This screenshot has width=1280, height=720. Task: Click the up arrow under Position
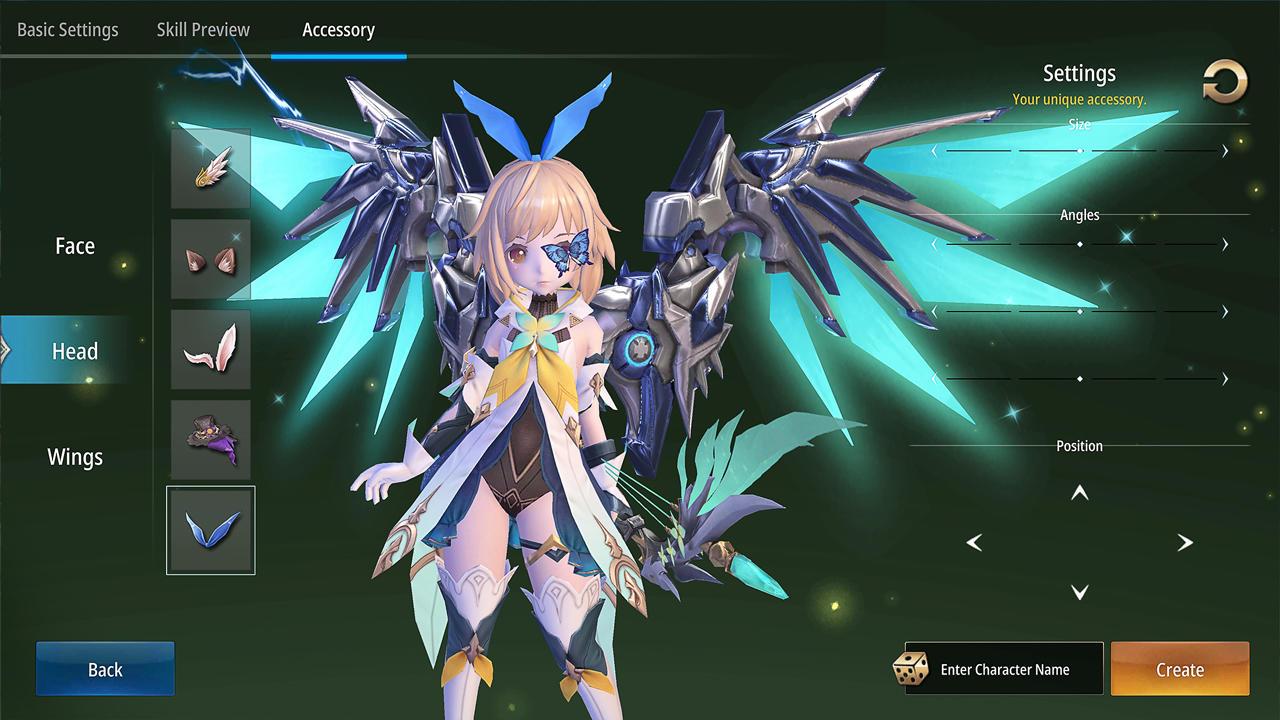(x=1079, y=492)
